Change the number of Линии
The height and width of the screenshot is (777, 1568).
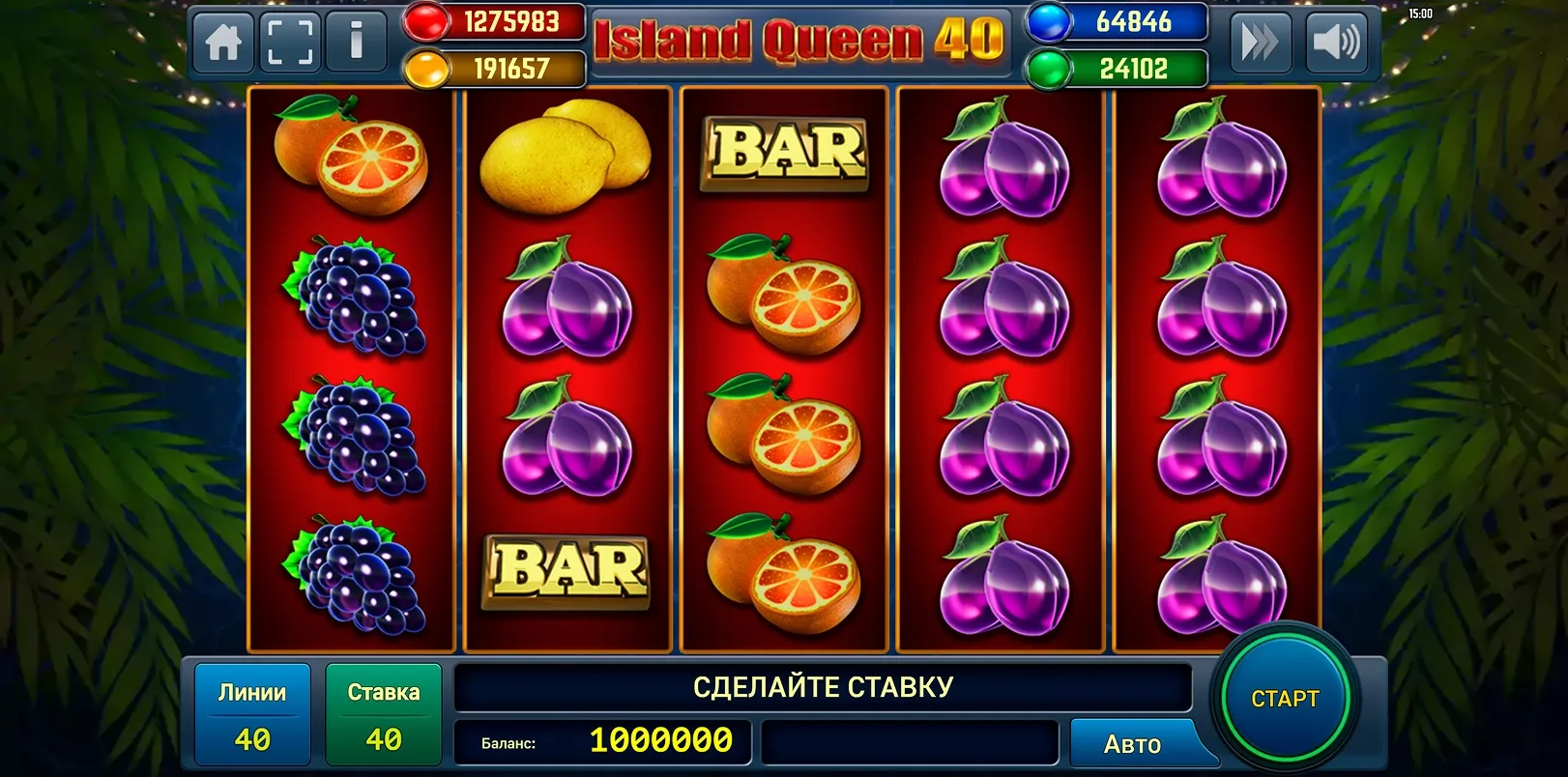click(252, 715)
